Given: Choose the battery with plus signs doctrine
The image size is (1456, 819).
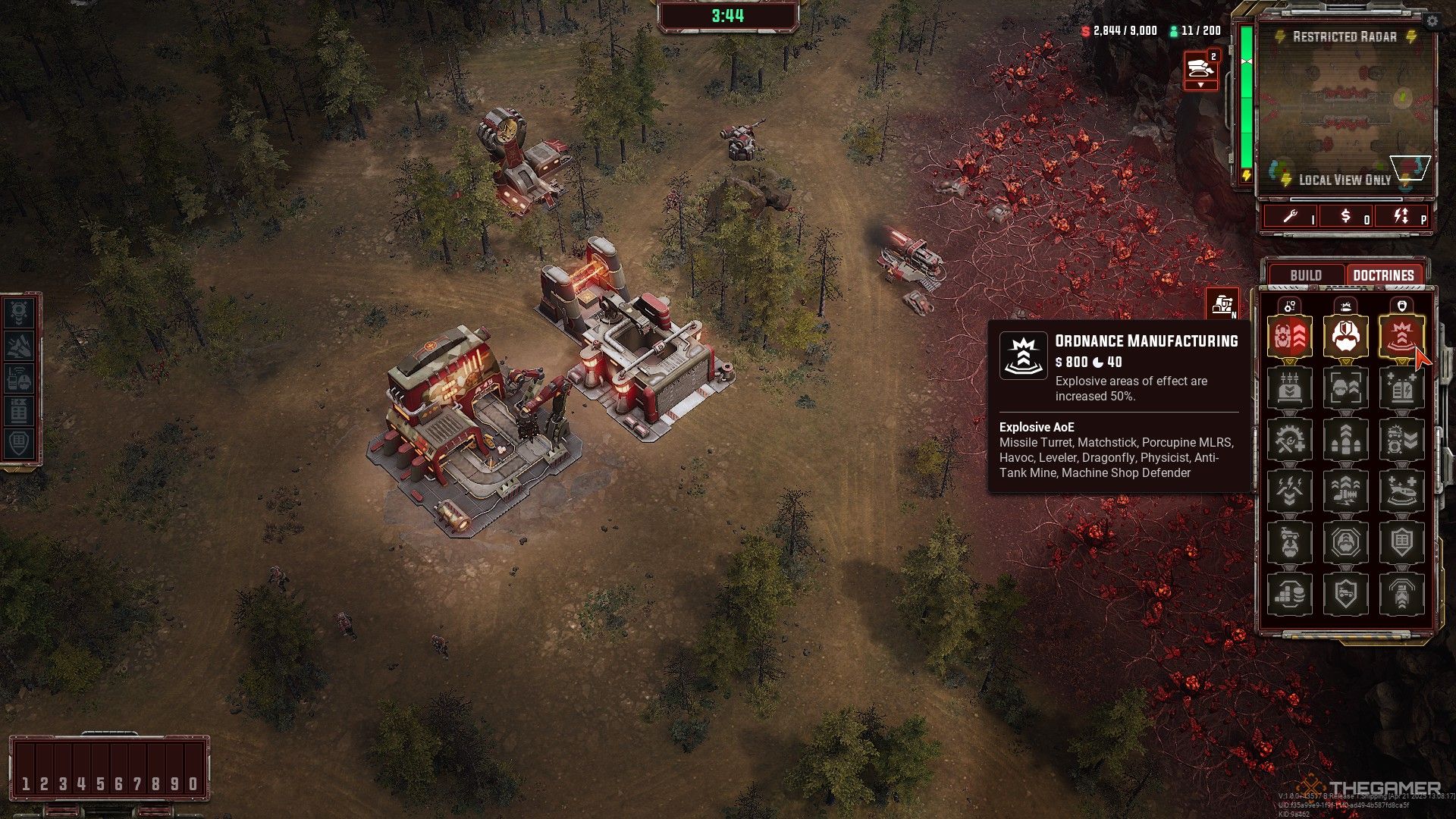Looking at the screenshot, I should point(1401,388).
